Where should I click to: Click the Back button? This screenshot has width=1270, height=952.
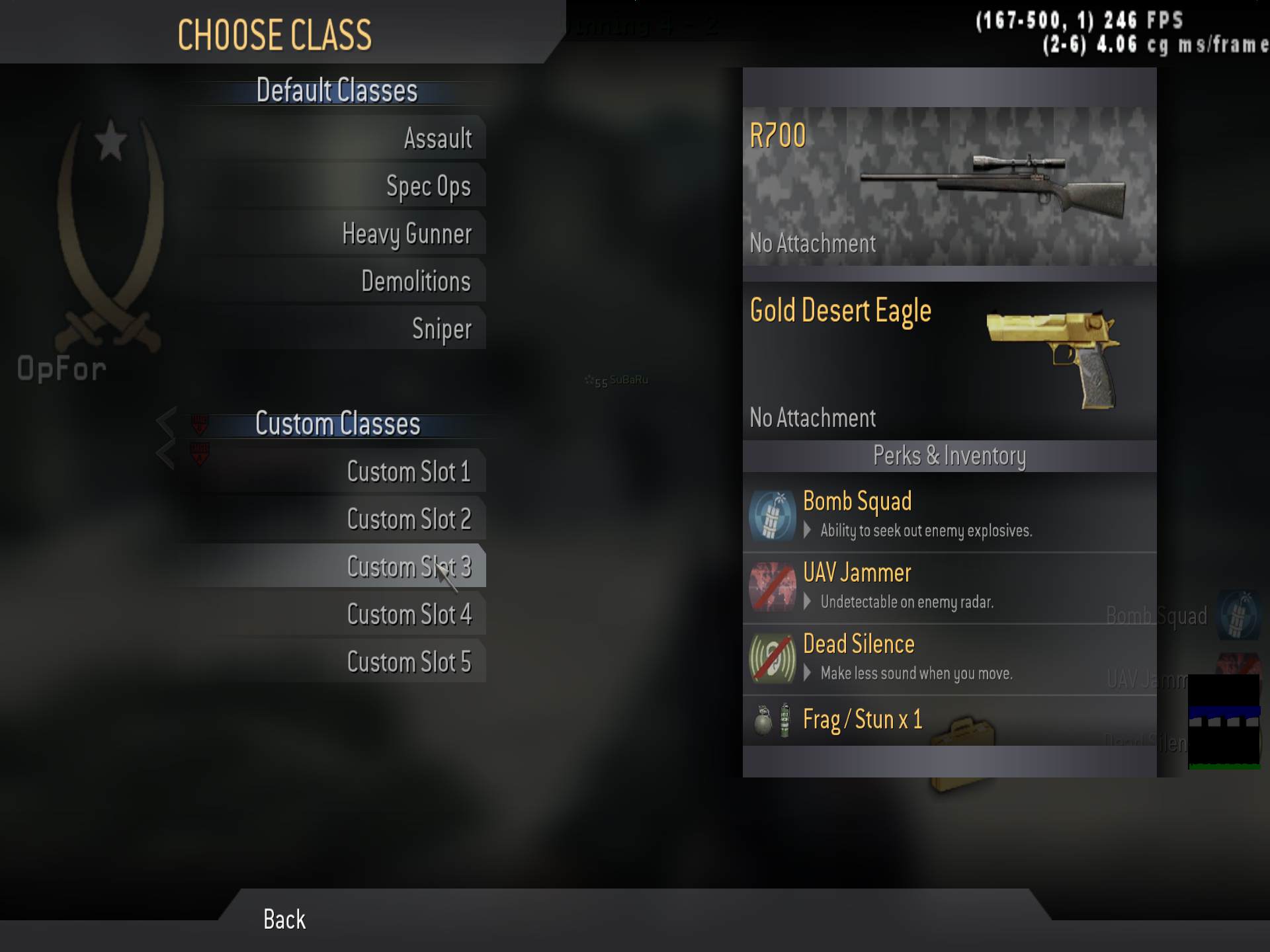[283, 919]
